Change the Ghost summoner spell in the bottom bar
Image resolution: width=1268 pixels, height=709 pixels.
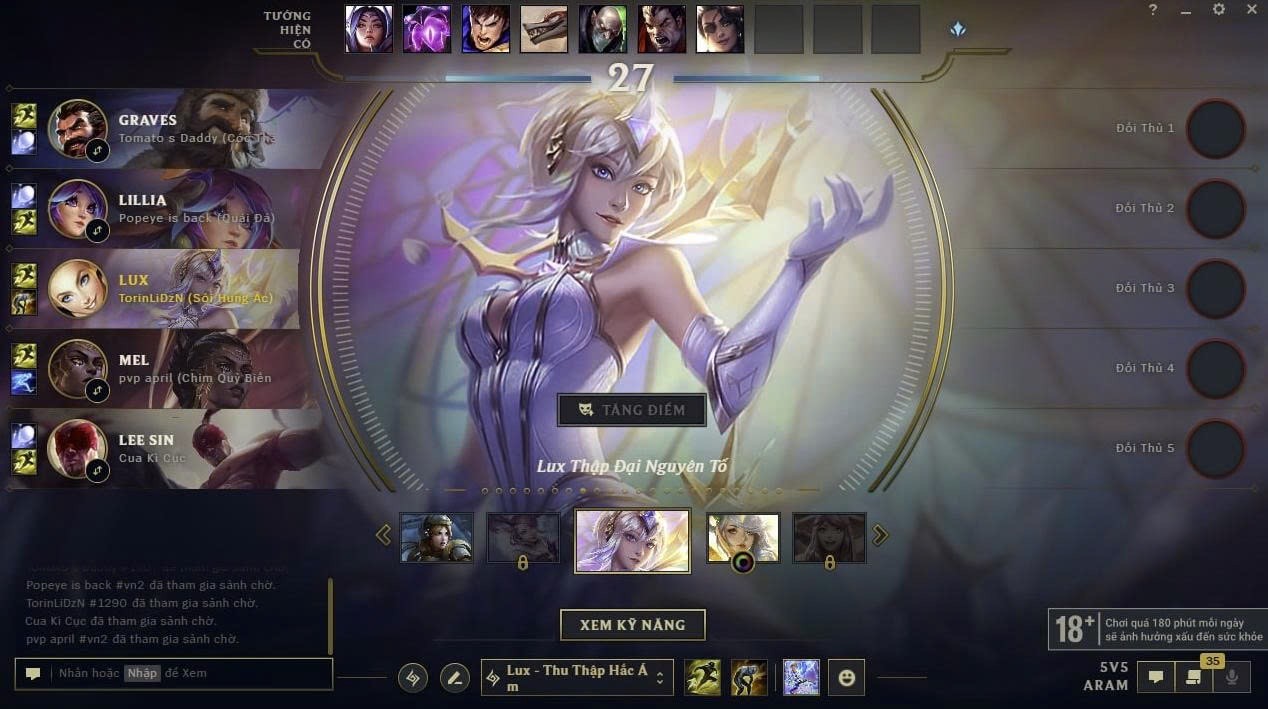[x=703, y=677]
